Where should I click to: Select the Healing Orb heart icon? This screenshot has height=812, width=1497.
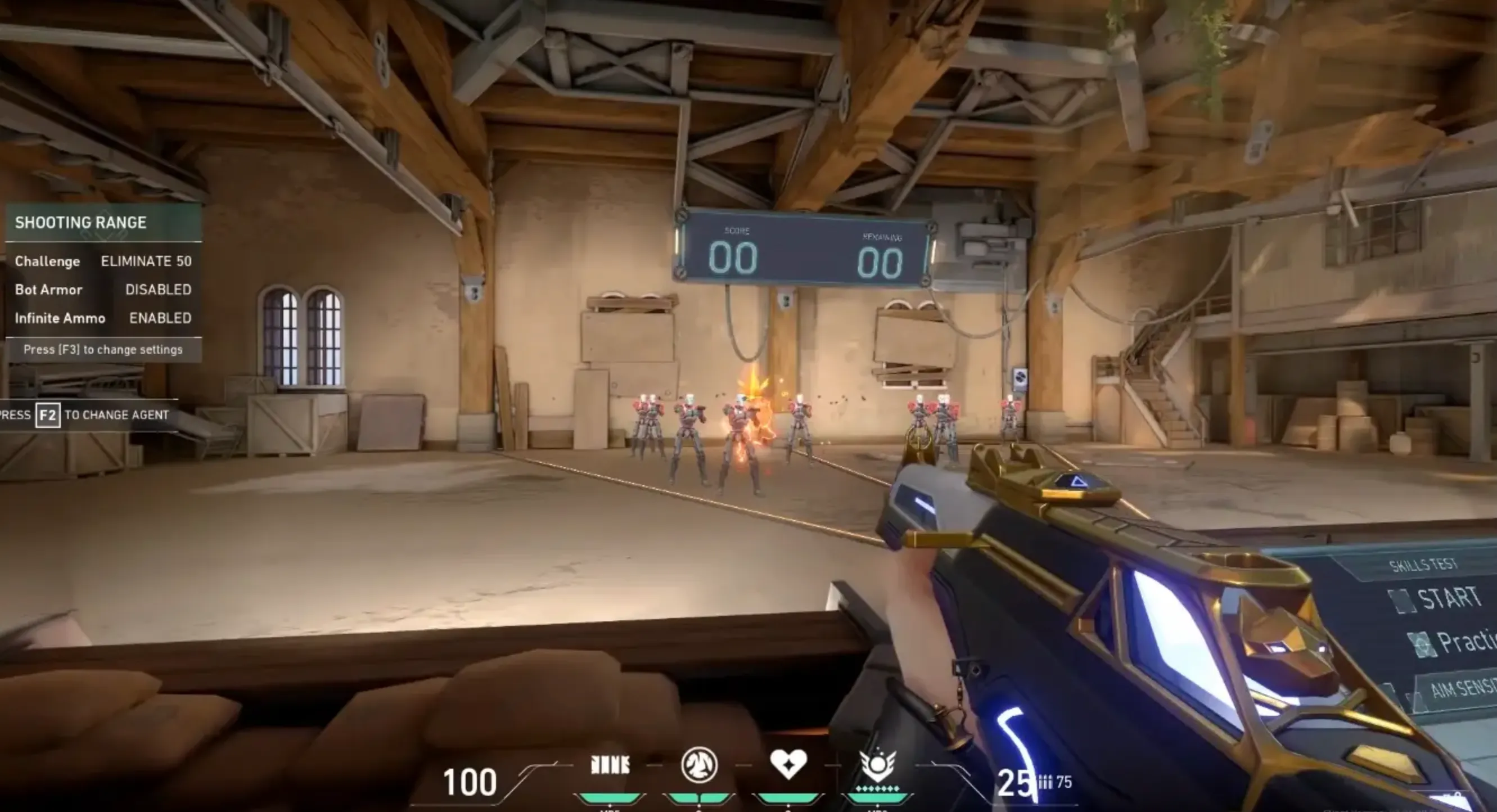[x=788, y=764]
